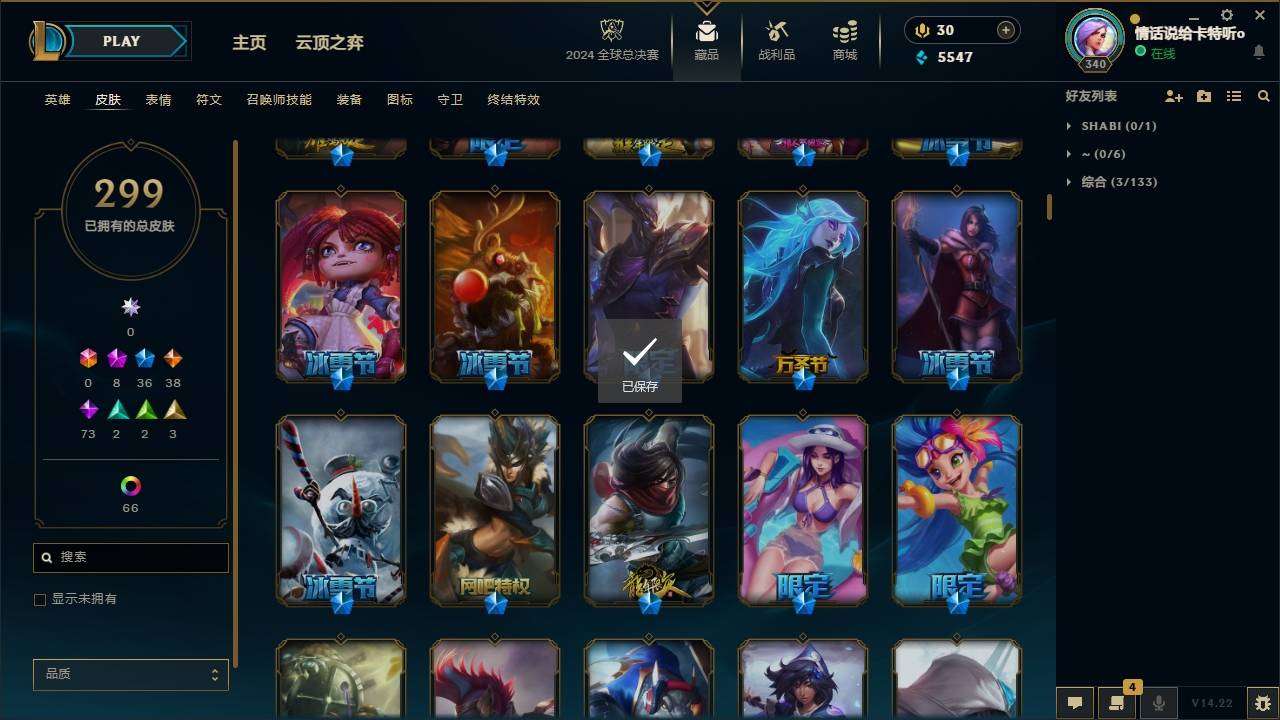The height and width of the screenshot is (720, 1280).
Task: Open the 品质 quality dropdown
Action: point(130,674)
